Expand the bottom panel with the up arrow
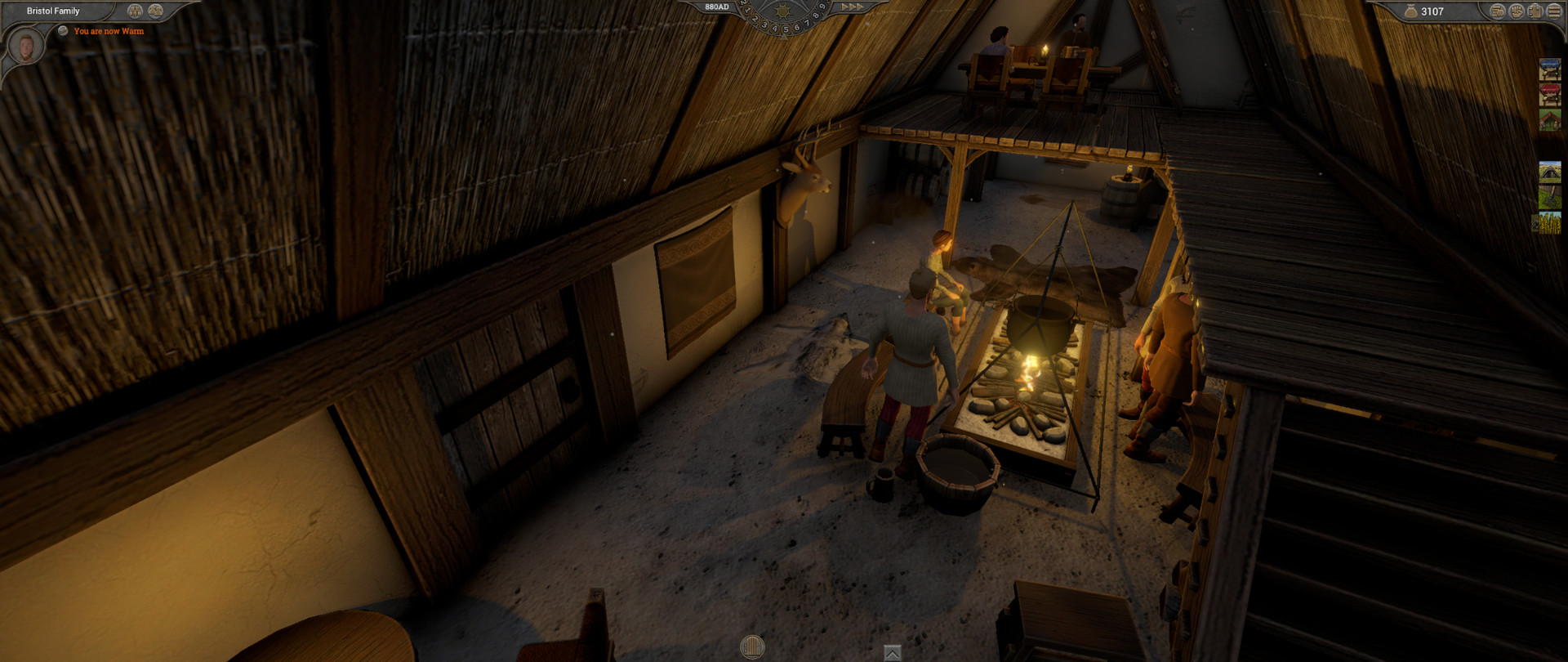 892,654
